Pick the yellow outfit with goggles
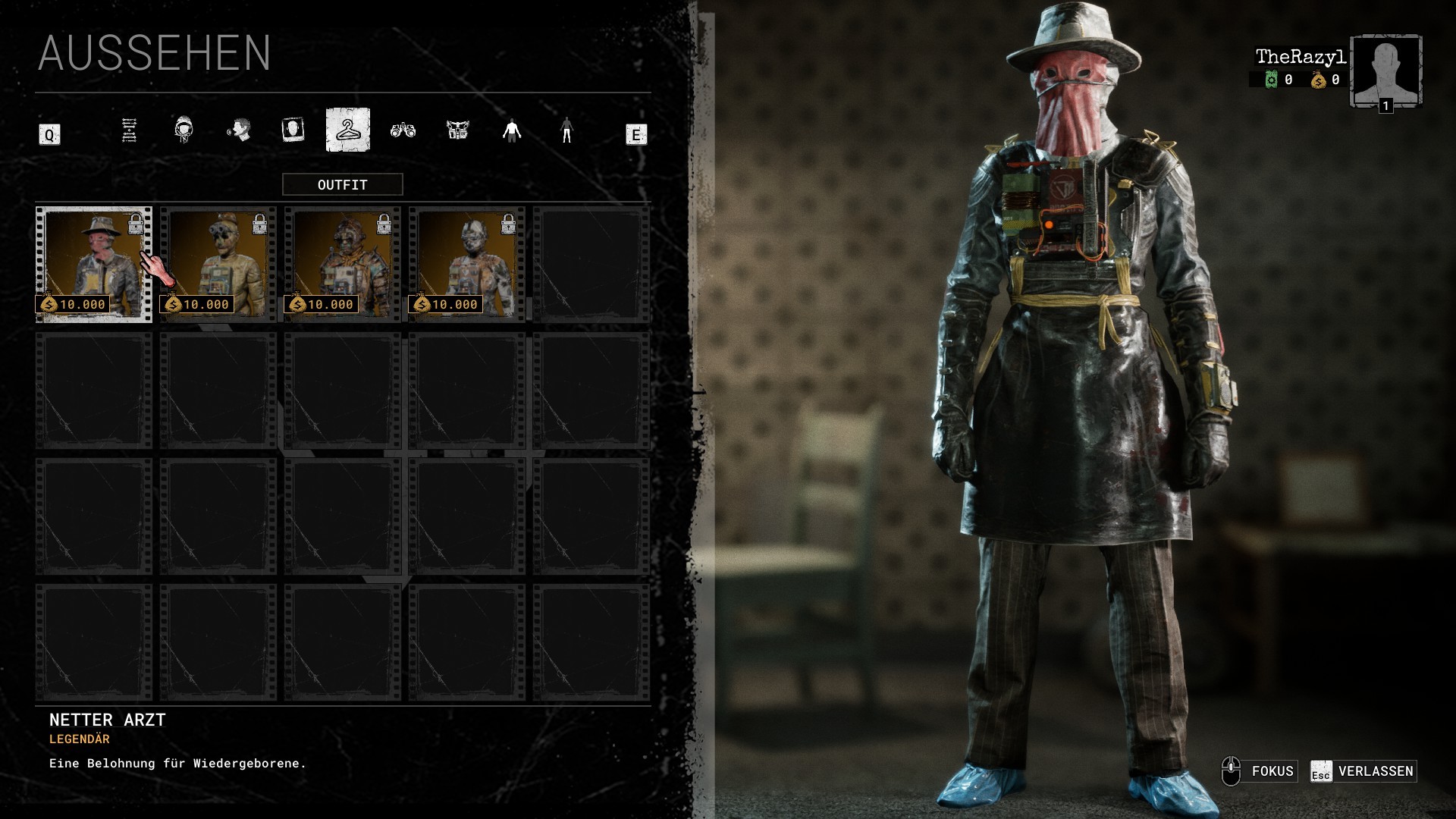1456x819 pixels. click(x=218, y=264)
